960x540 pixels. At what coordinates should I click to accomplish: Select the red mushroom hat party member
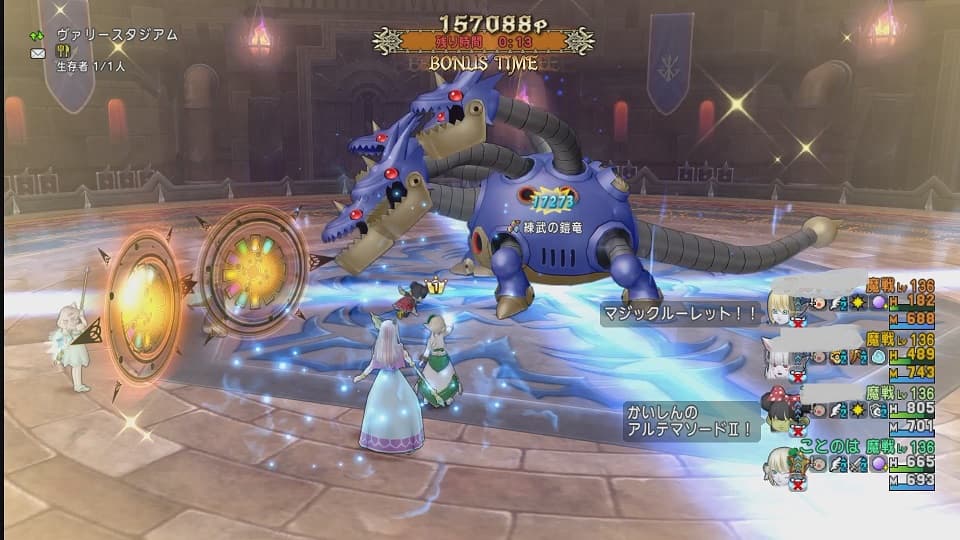[x=783, y=407]
